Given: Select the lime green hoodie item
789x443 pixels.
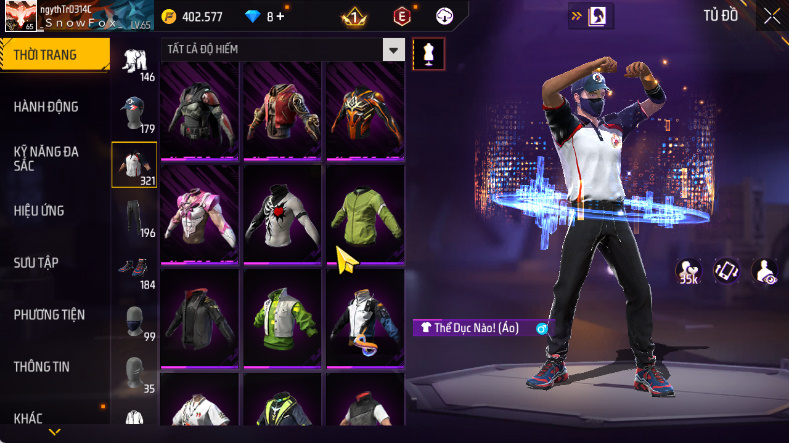Looking at the screenshot, I should point(365,213).
